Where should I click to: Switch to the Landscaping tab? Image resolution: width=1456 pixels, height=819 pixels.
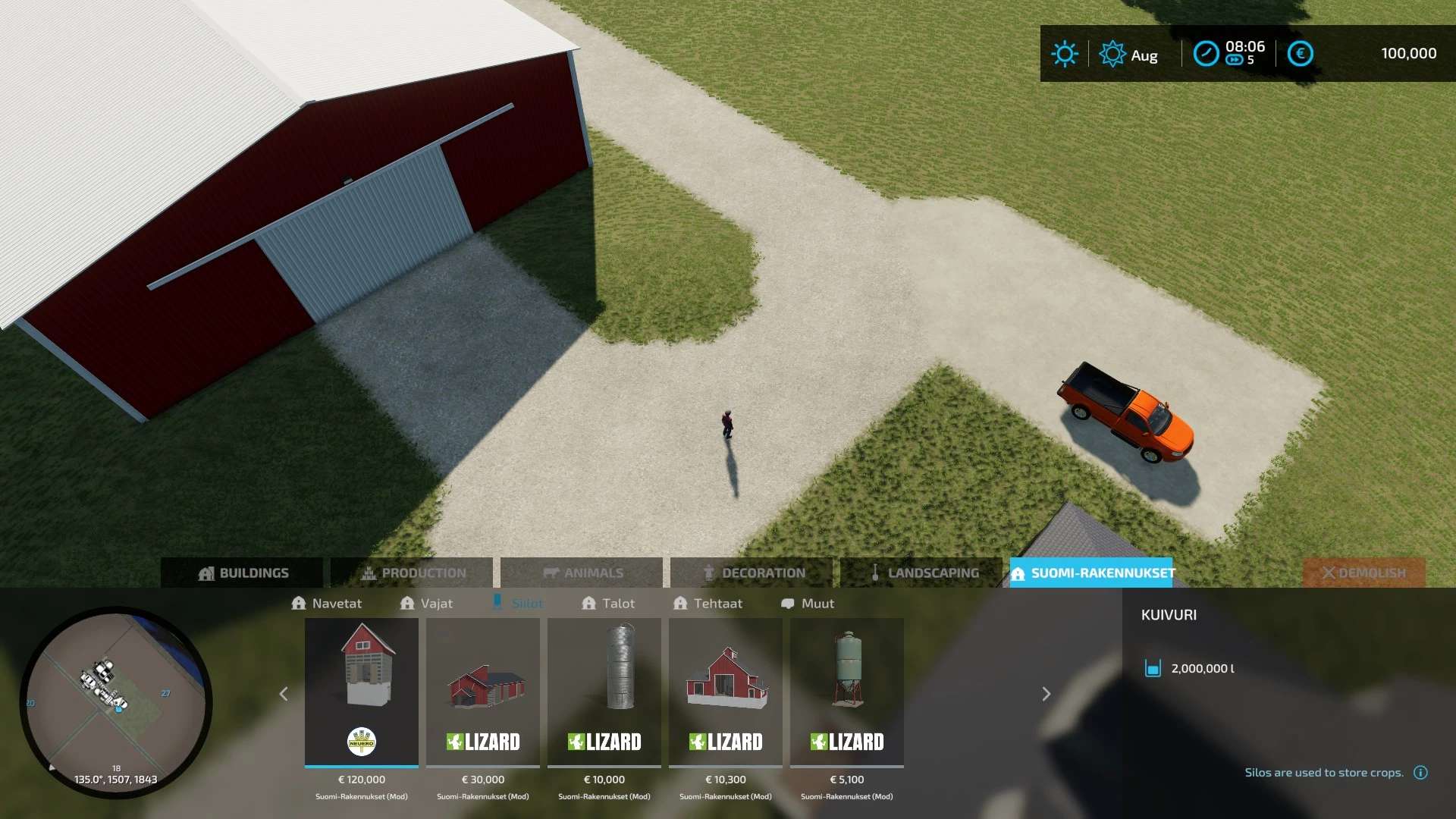tap(922, 573)
